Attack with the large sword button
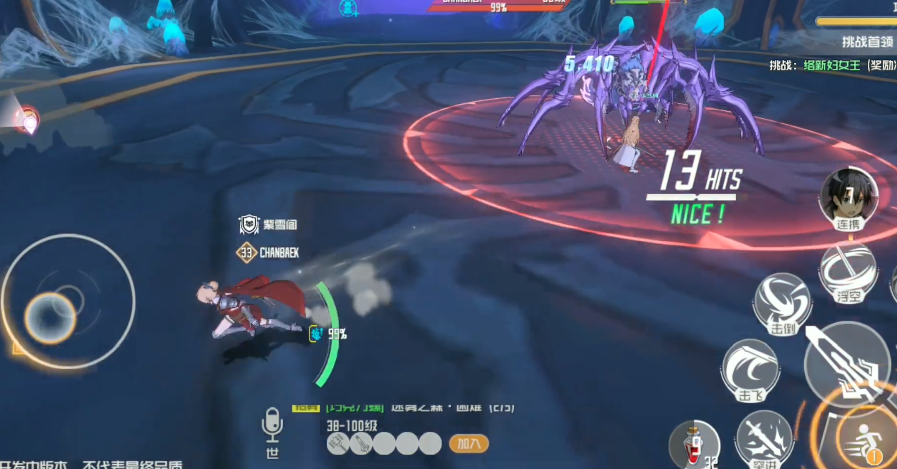This screenshot has width=897, height=469. (x=843, y=362)
